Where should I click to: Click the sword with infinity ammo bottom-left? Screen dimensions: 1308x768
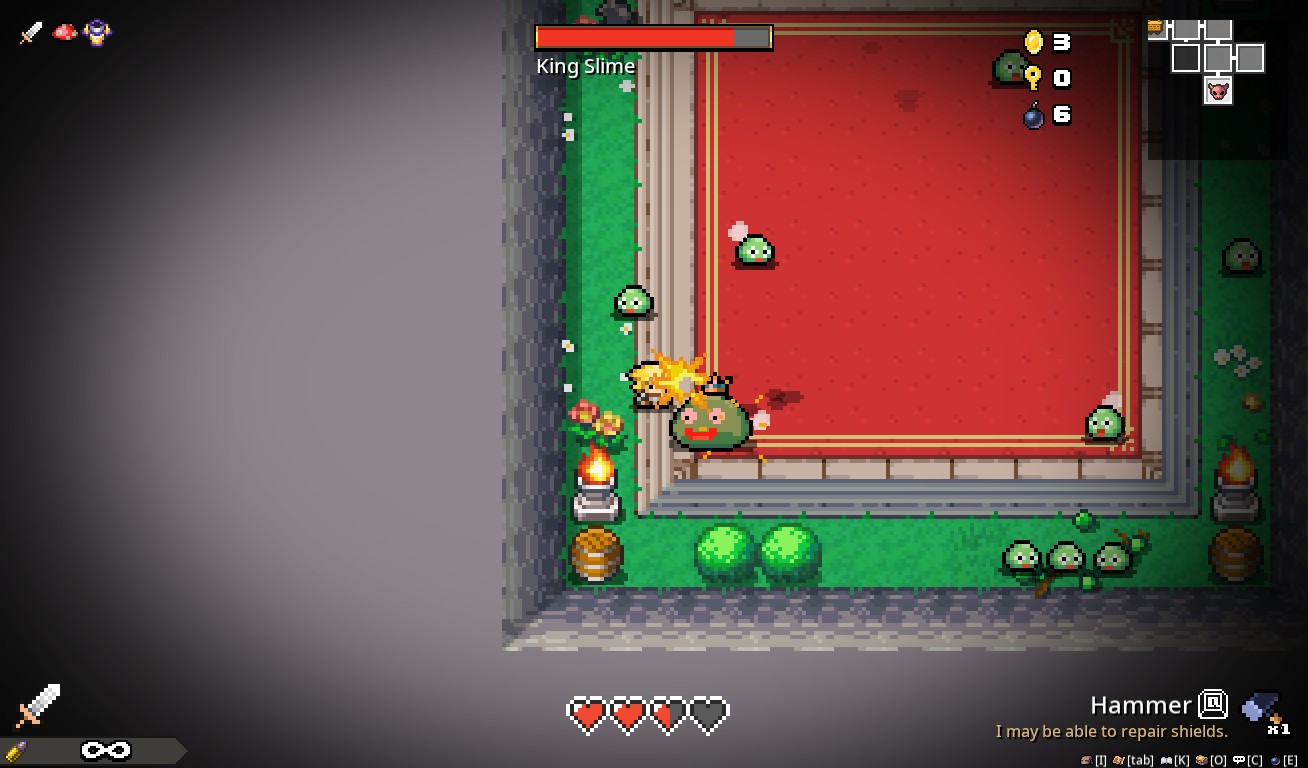40,706
